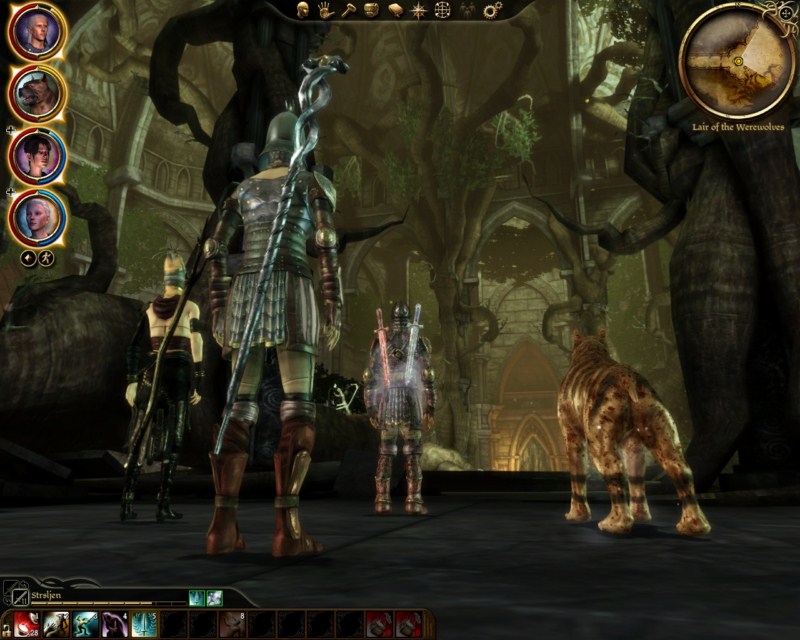Activate the glowing sword ability in quickbar
Screen dimensions: 800x640
[x=145, y=624]
